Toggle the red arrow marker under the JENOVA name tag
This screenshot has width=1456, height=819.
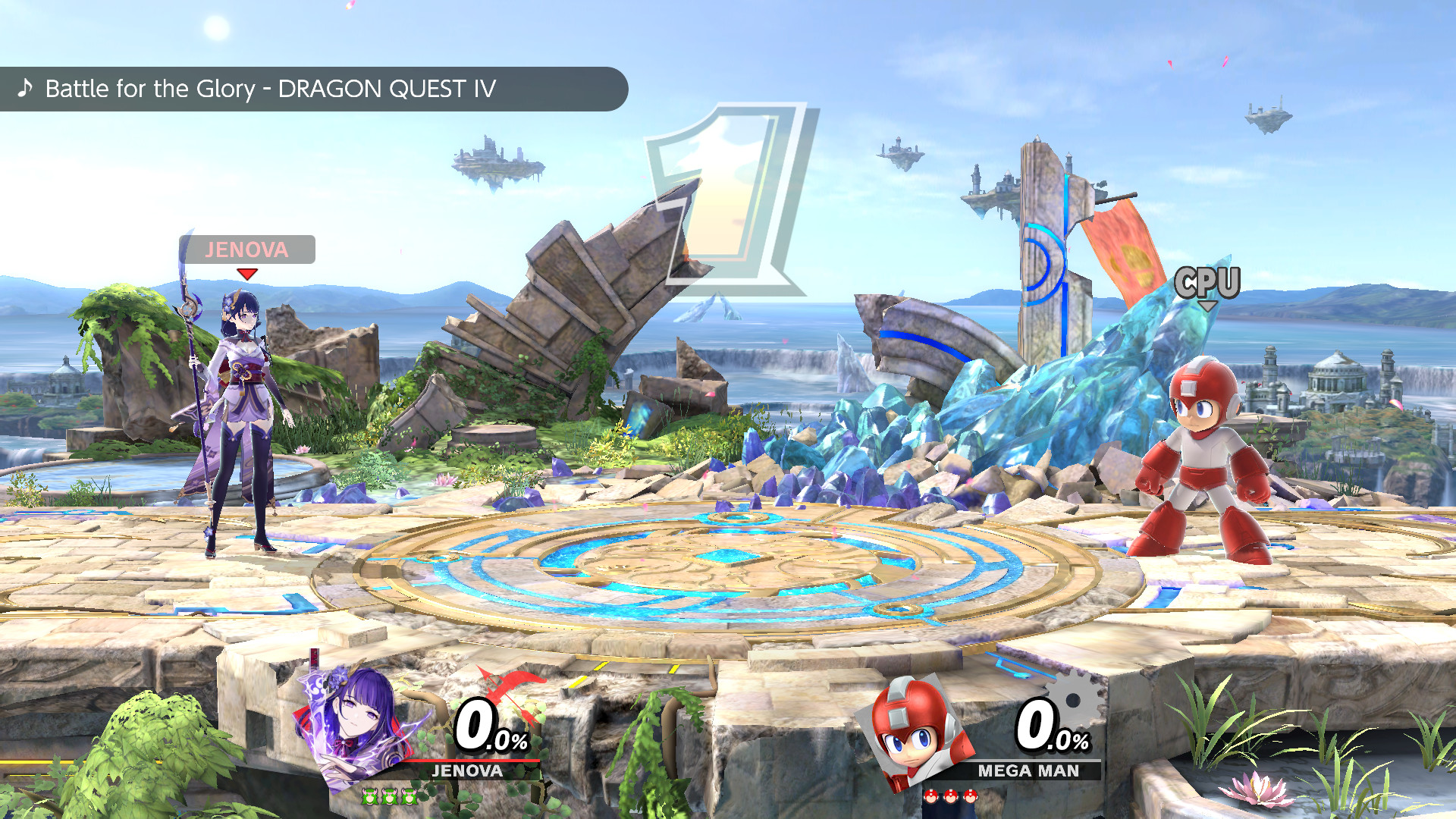[x=246, y=273]
